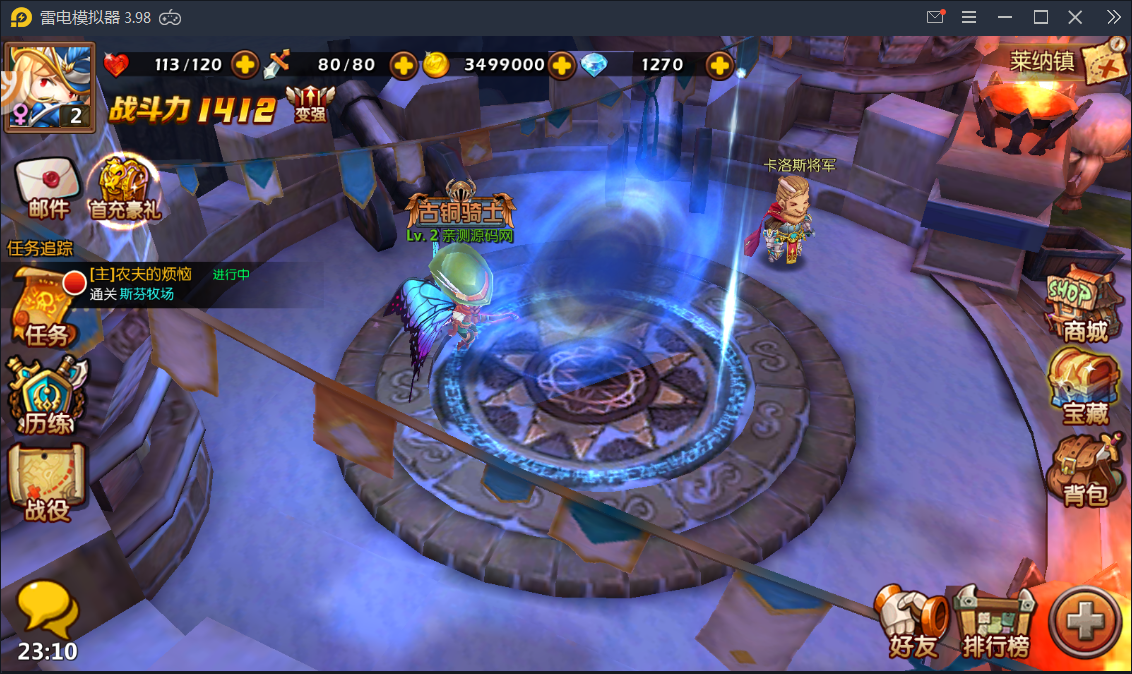Viewport: 1132px width, 674px height.
Task: Open the 战役 campaign map
Action: pos(47,483)
